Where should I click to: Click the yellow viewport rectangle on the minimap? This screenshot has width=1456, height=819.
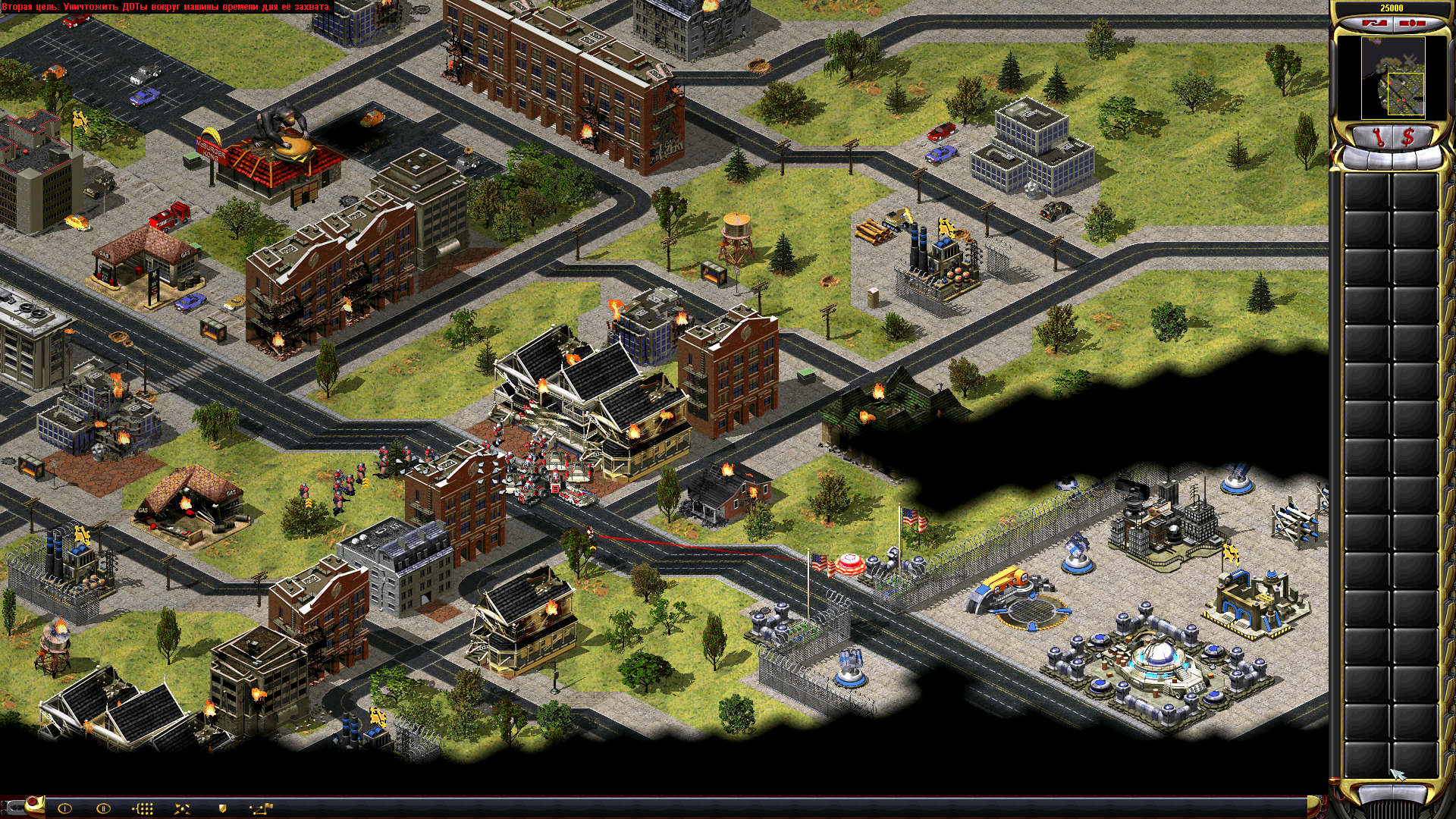[1407, 93]
